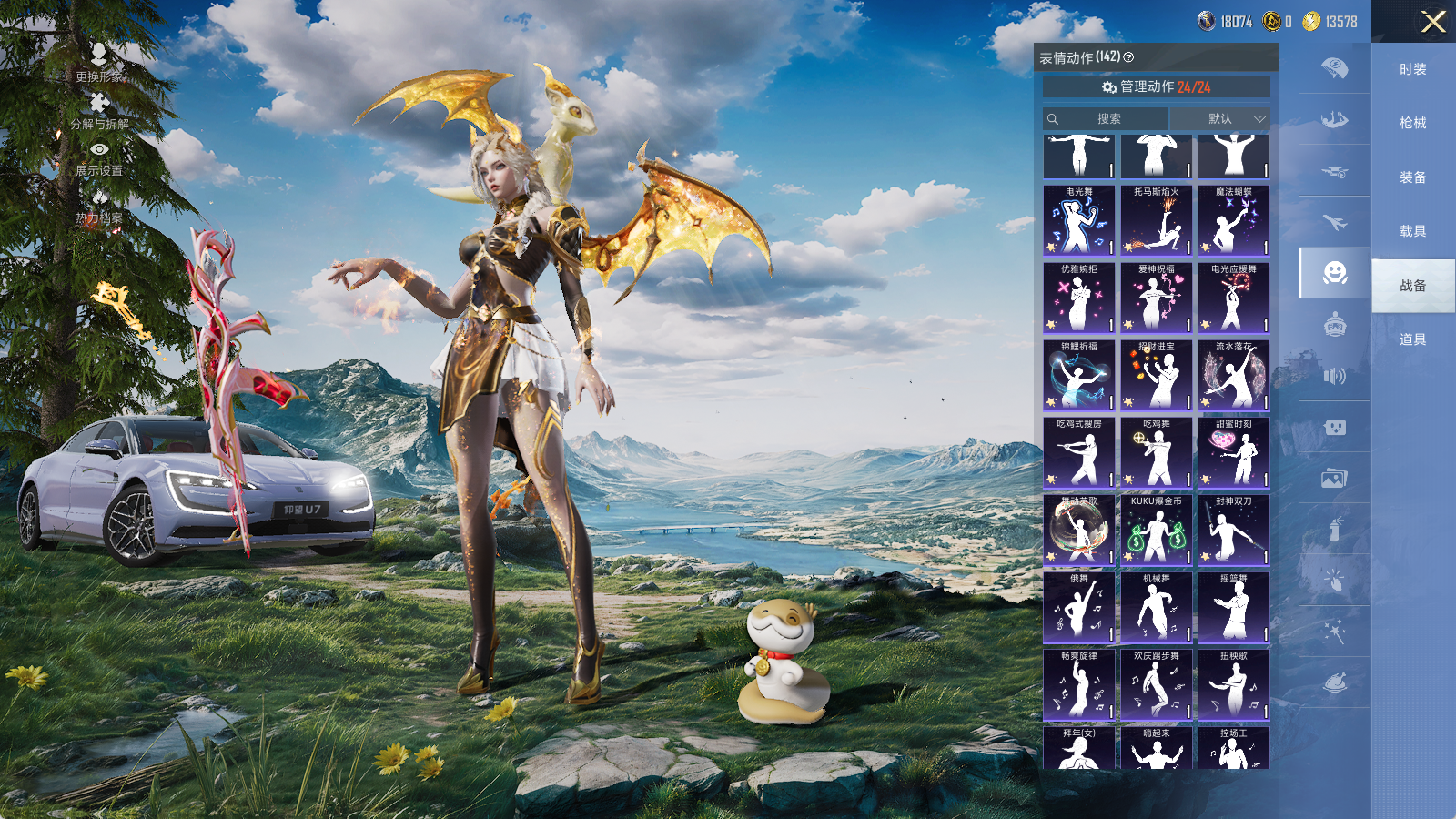Select the 爱神祝福 cupid emote

tap(1156, 298)
